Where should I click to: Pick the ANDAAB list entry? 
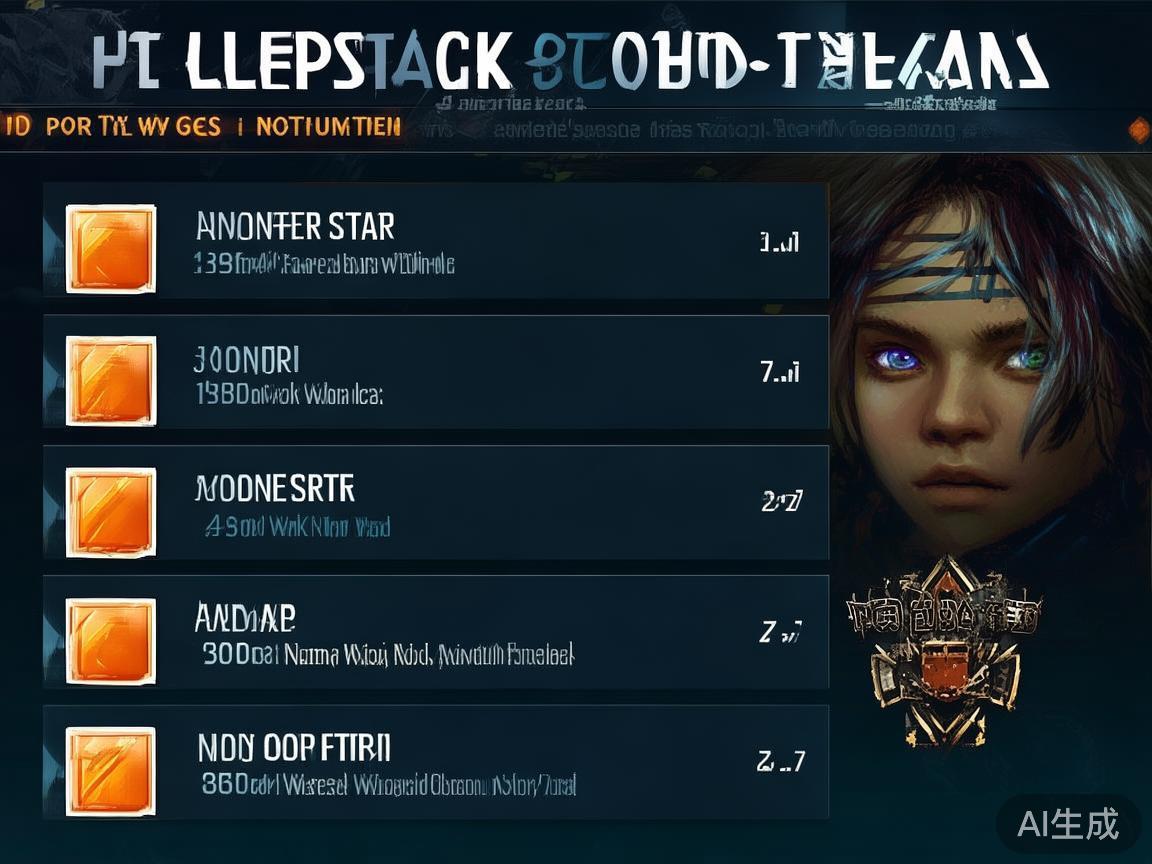436,632
